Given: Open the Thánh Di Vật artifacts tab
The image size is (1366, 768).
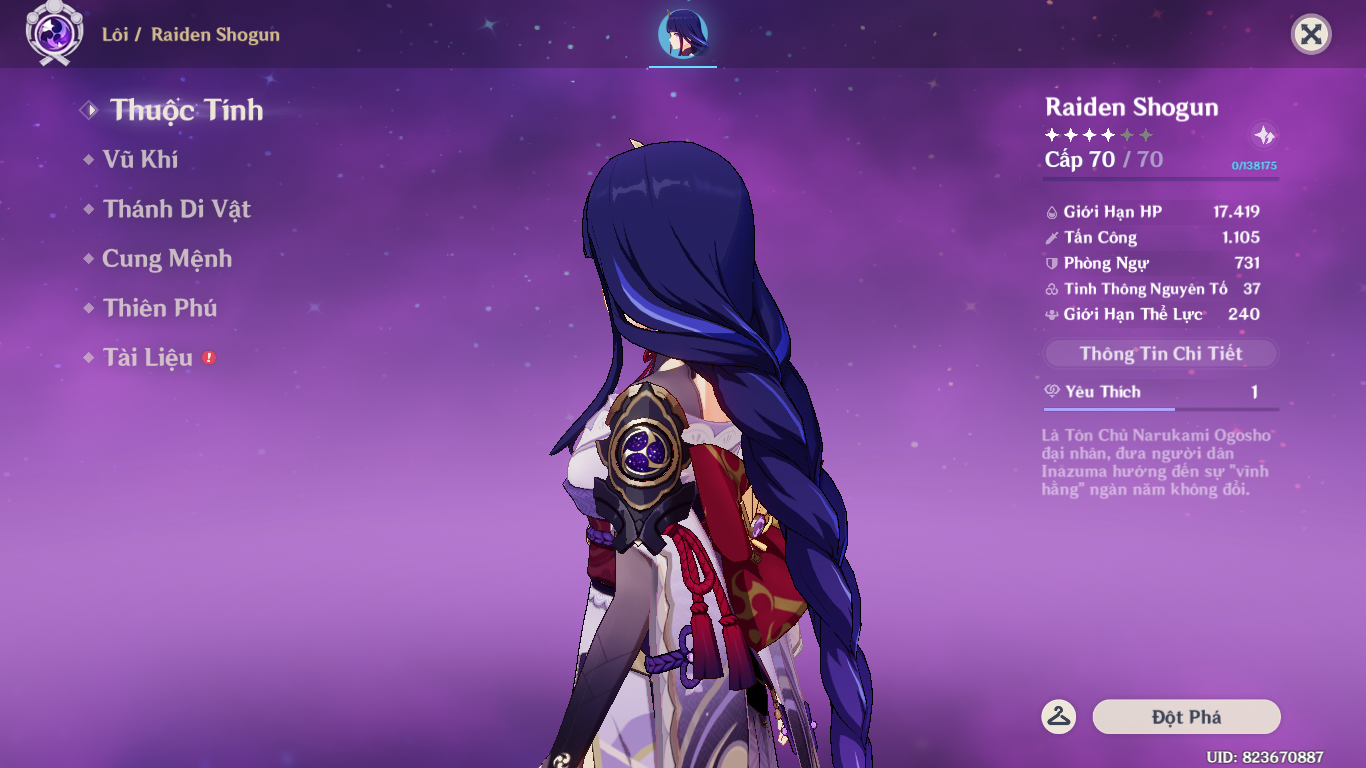Looking at the screenshot, I should 176,209.
